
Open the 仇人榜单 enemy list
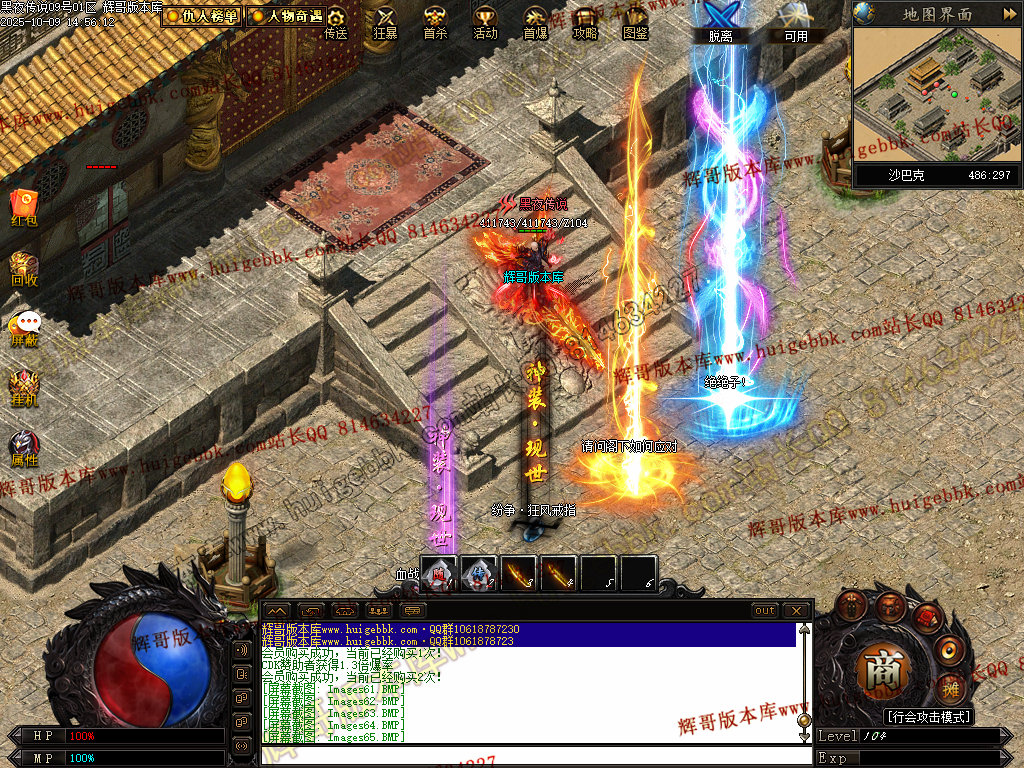(202, 16)
